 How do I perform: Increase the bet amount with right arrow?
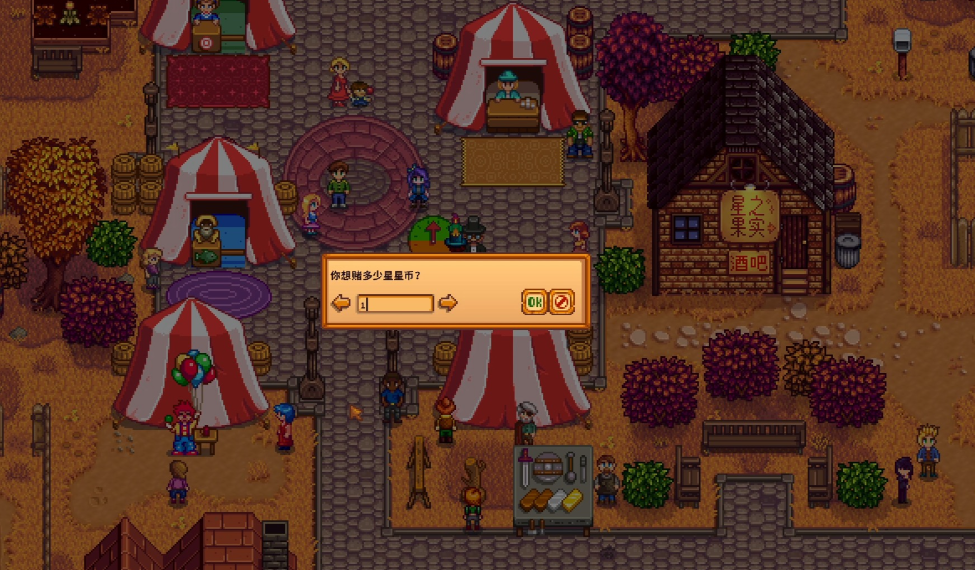tap(448, 303)
